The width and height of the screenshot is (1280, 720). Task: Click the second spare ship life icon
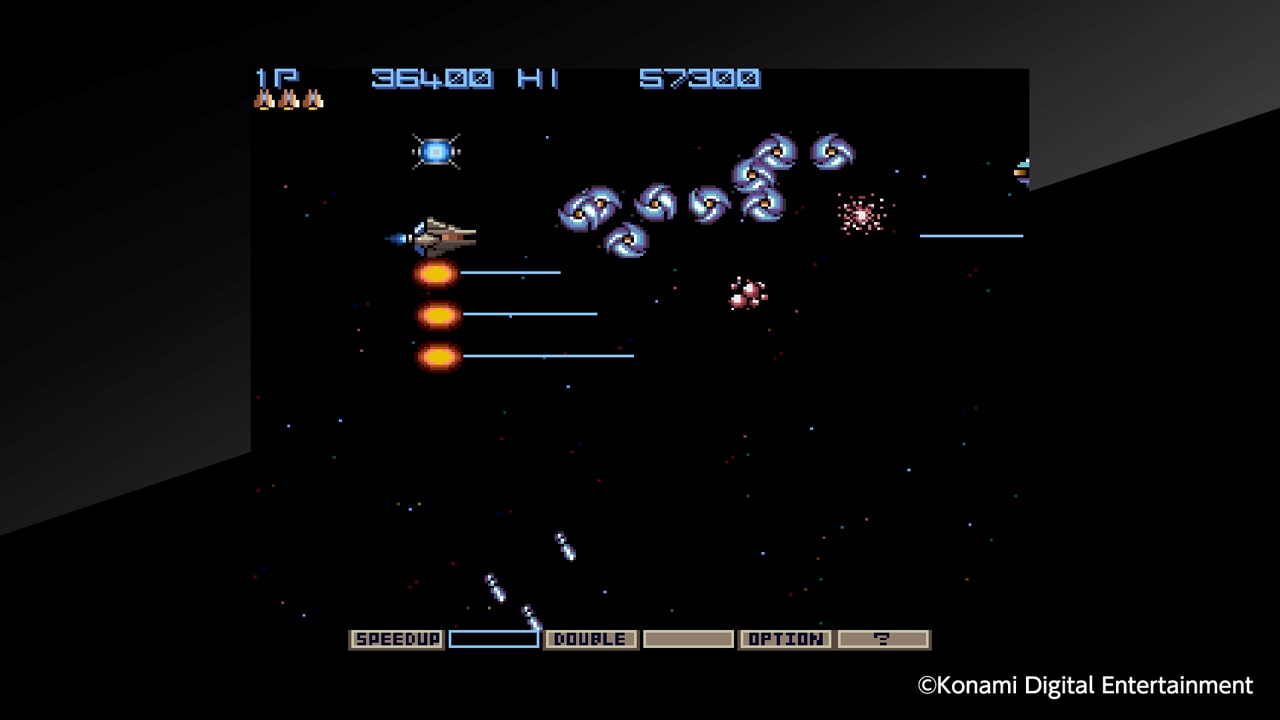pyautogui.click(x=290, y=98)
